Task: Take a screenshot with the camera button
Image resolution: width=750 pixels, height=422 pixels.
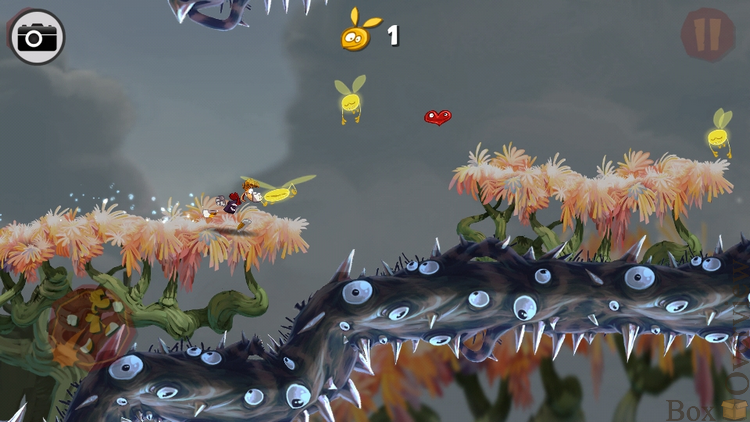Action: (x=37, y=37)
